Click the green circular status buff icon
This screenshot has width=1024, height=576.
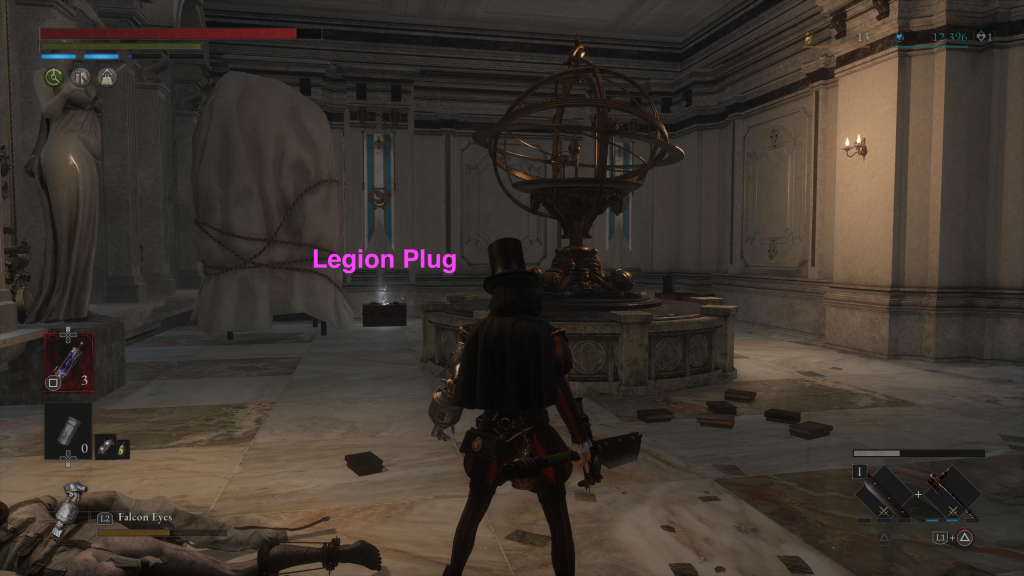(55, 77)
